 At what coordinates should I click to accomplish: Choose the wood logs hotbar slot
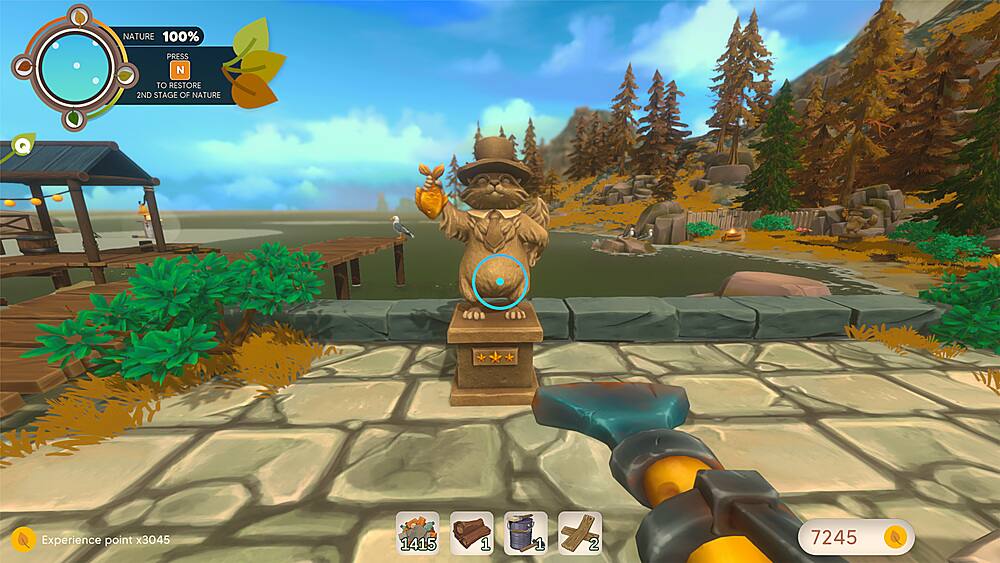(x=471, y=533)
